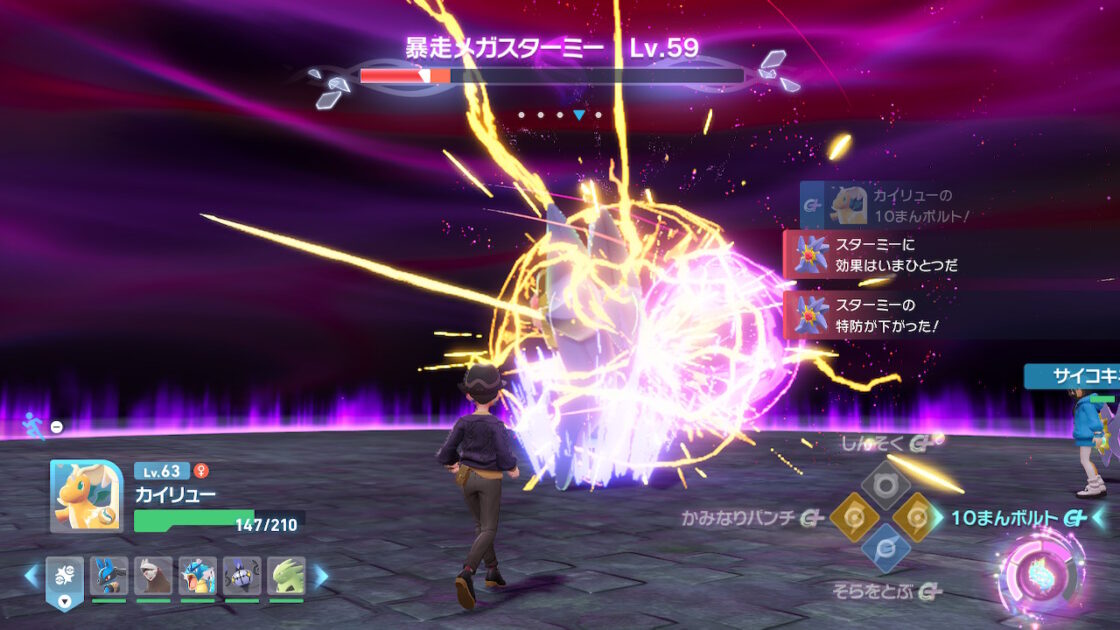Switch to Excadrill in the party bar
This screenshot has width=1120, height=630.
[x=153, y=576]
